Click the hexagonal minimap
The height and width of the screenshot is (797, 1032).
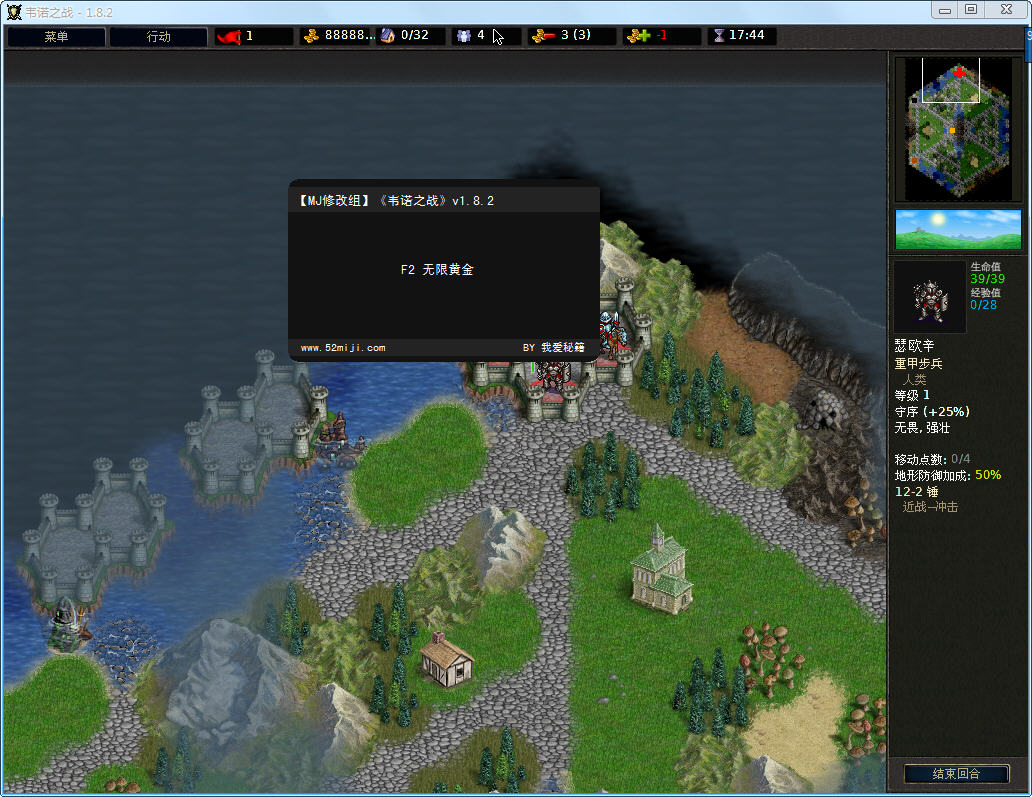pos(959,128)
